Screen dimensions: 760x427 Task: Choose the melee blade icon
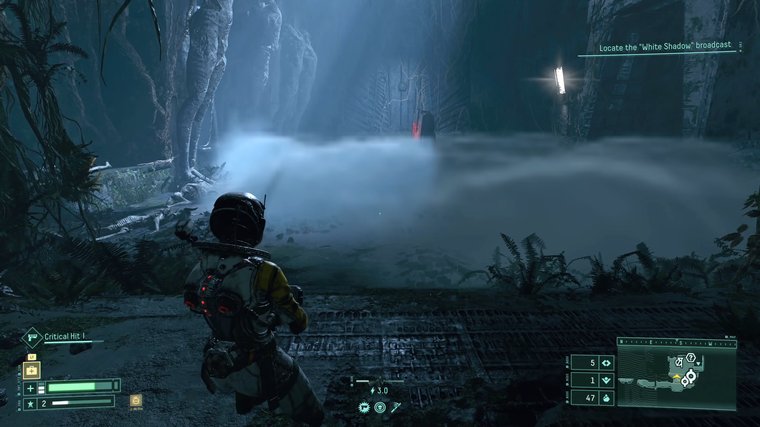[395, 407]
